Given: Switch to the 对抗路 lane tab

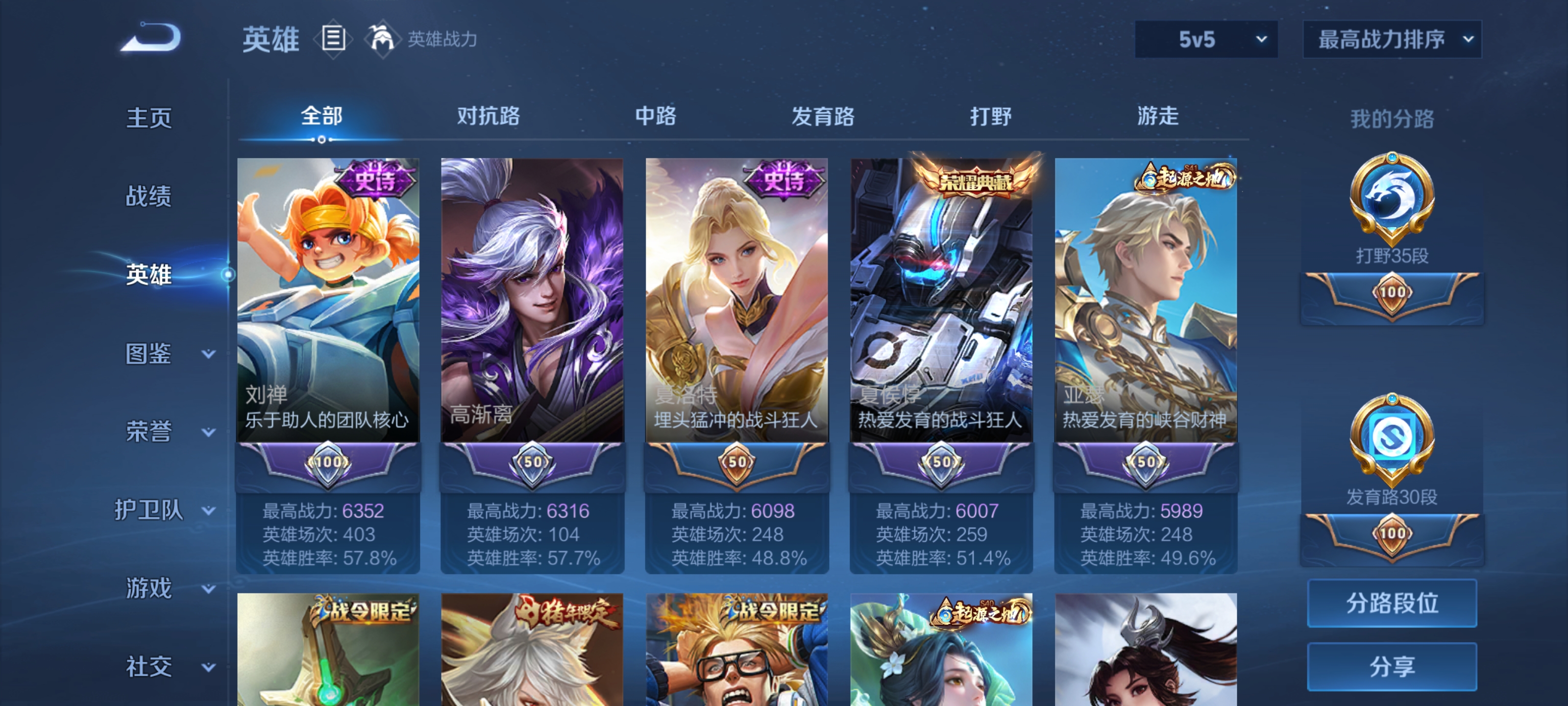Looking at the screenshot, I should [489, 116].
